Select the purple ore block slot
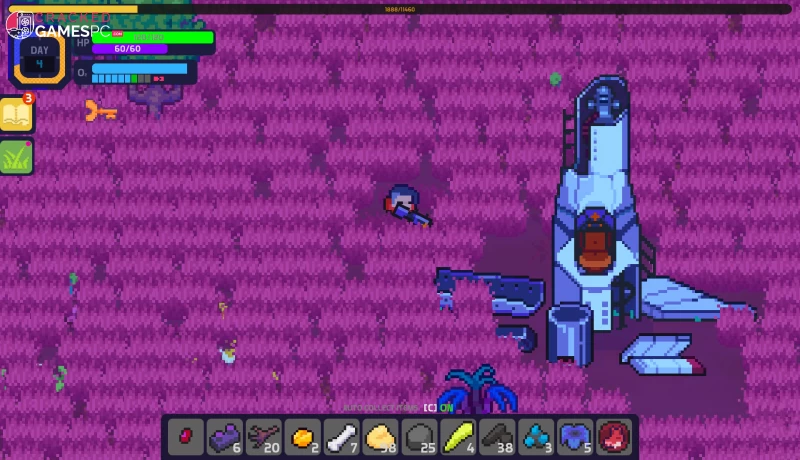This screenshot has width=800, height=460. 224,436
